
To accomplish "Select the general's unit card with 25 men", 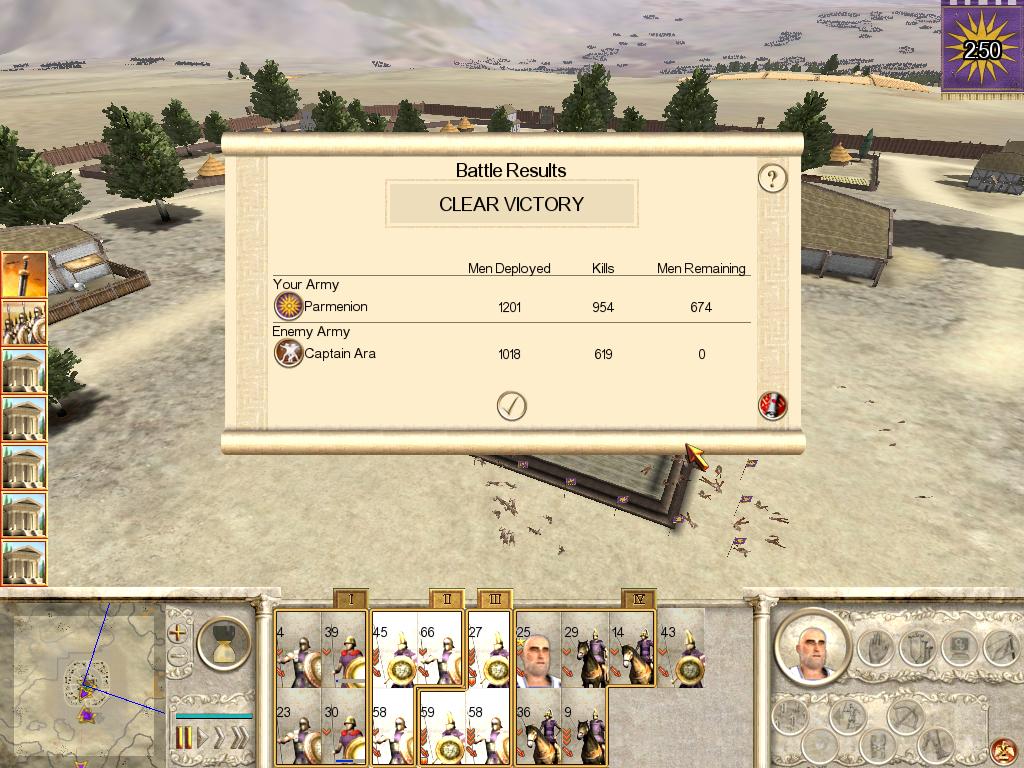I will [538, 649].
